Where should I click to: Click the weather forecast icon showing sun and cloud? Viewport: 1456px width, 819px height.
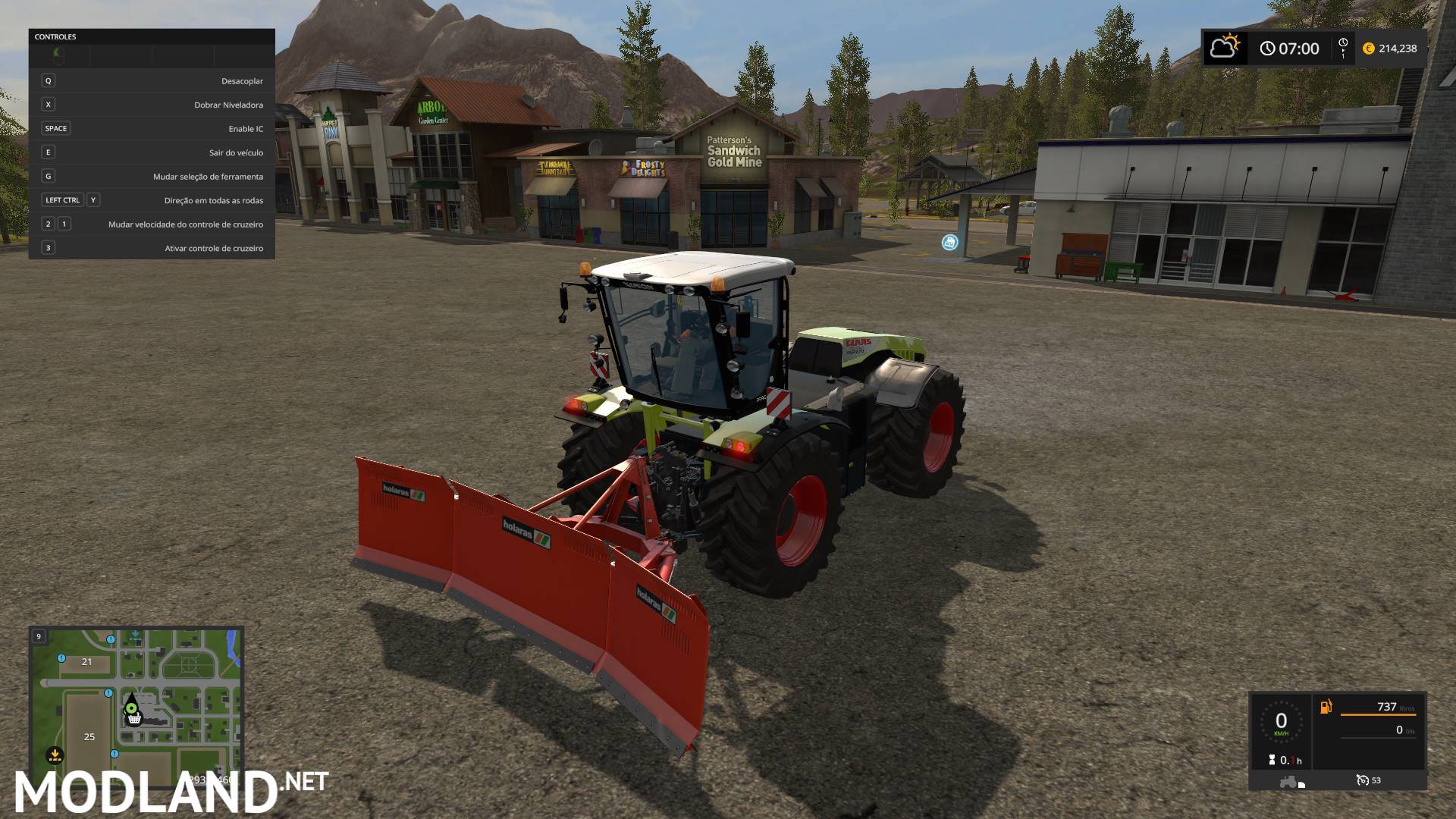(1225, 48)
